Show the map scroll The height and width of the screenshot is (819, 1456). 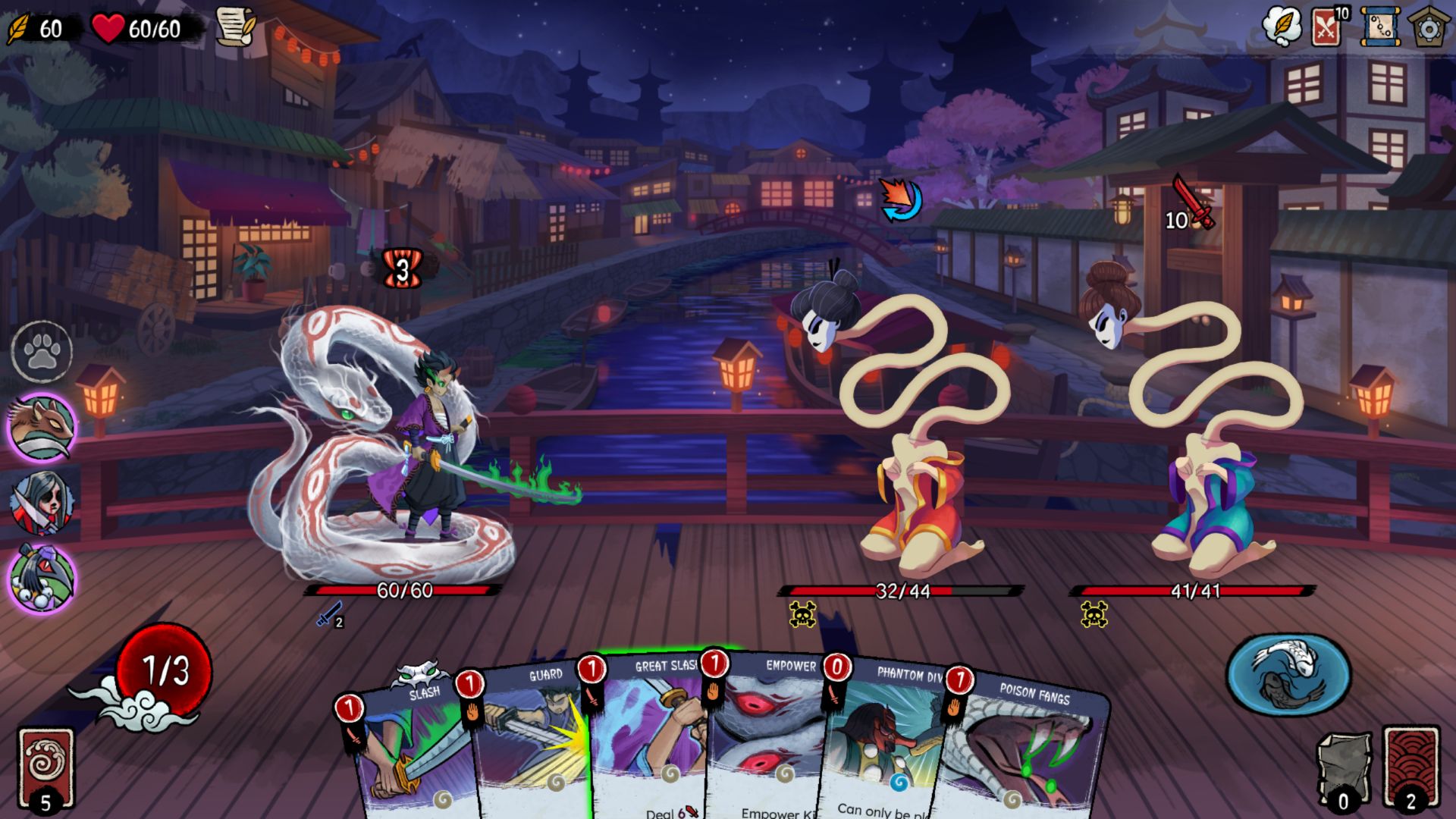(x=1380, y=27)
